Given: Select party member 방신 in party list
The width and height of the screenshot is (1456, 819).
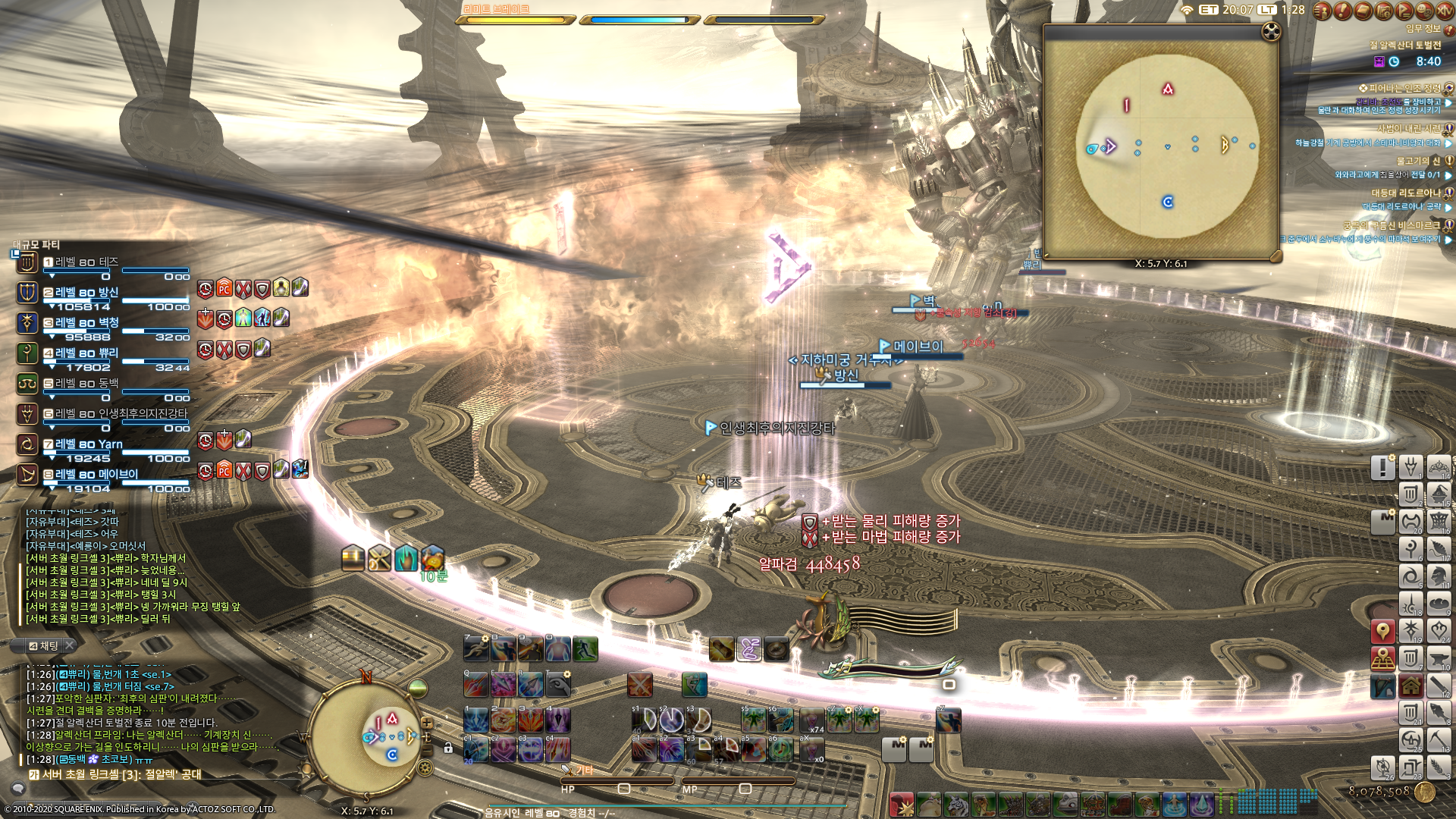Looking at the screenshot, I should [86, 293].
